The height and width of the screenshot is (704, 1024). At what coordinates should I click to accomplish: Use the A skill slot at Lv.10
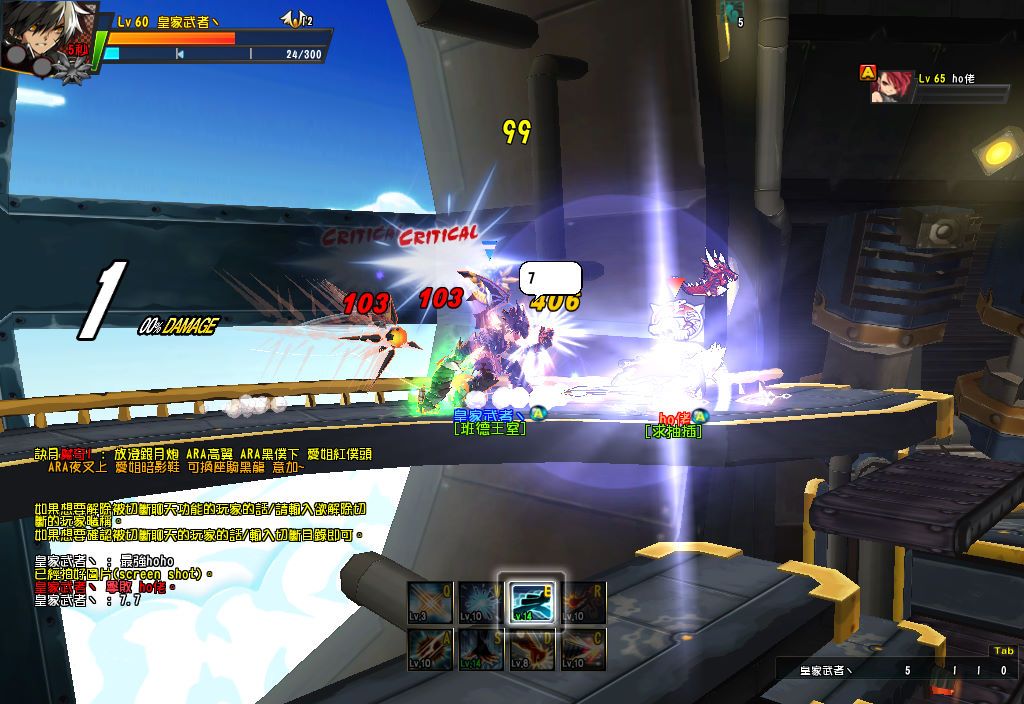430,649
